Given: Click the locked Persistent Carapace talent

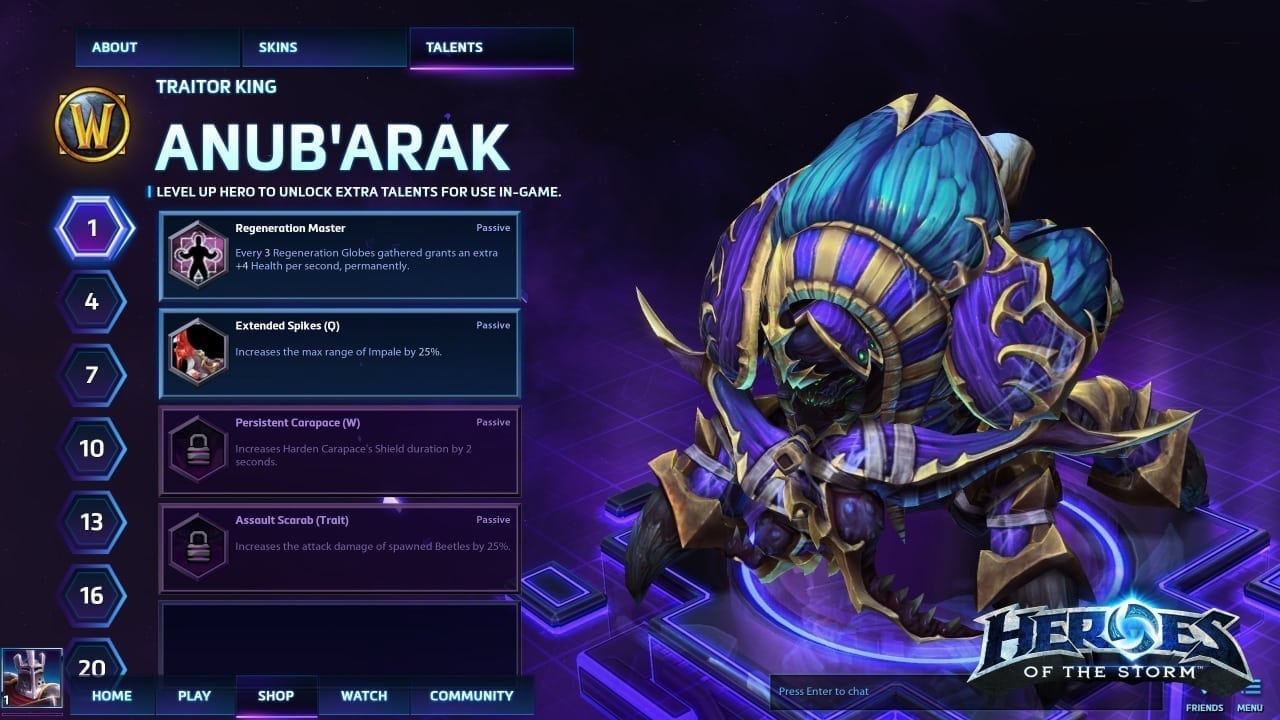Looking at the screenshot, I should tap(339, 449).
